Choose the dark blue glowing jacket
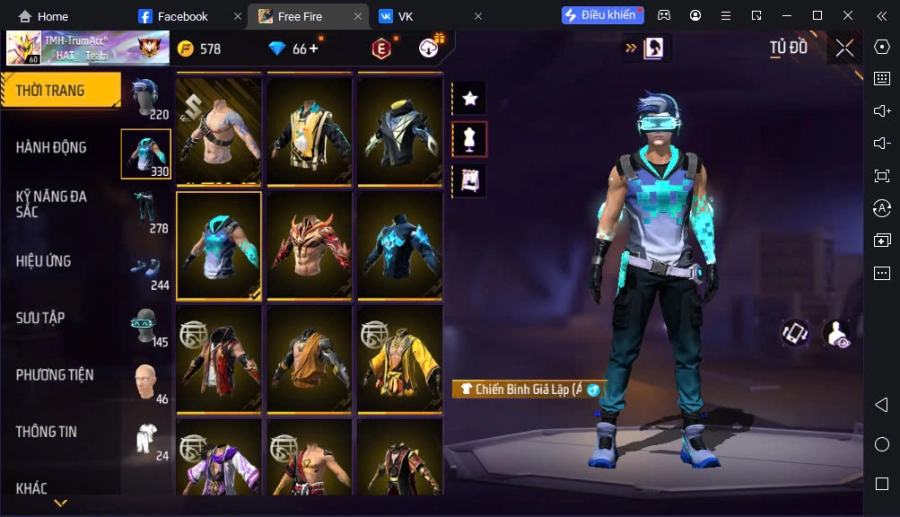The height and width of the screenshot is (517, 900). (x=400, y=246)
